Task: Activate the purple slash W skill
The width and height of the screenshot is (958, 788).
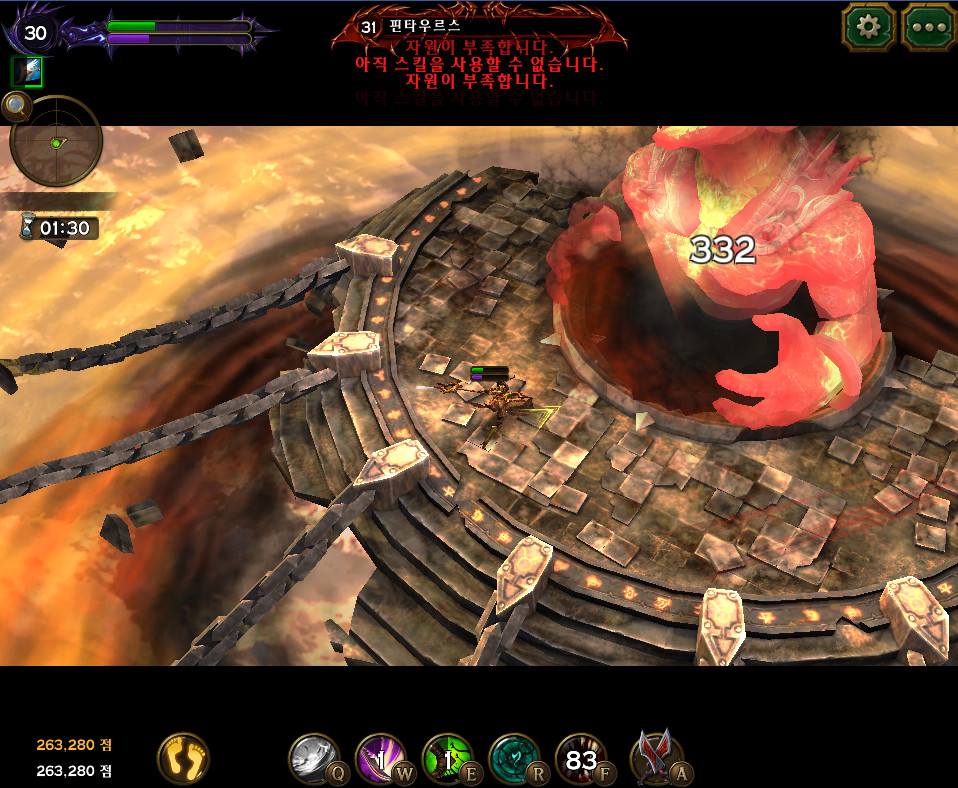Action: click(381, 758)
